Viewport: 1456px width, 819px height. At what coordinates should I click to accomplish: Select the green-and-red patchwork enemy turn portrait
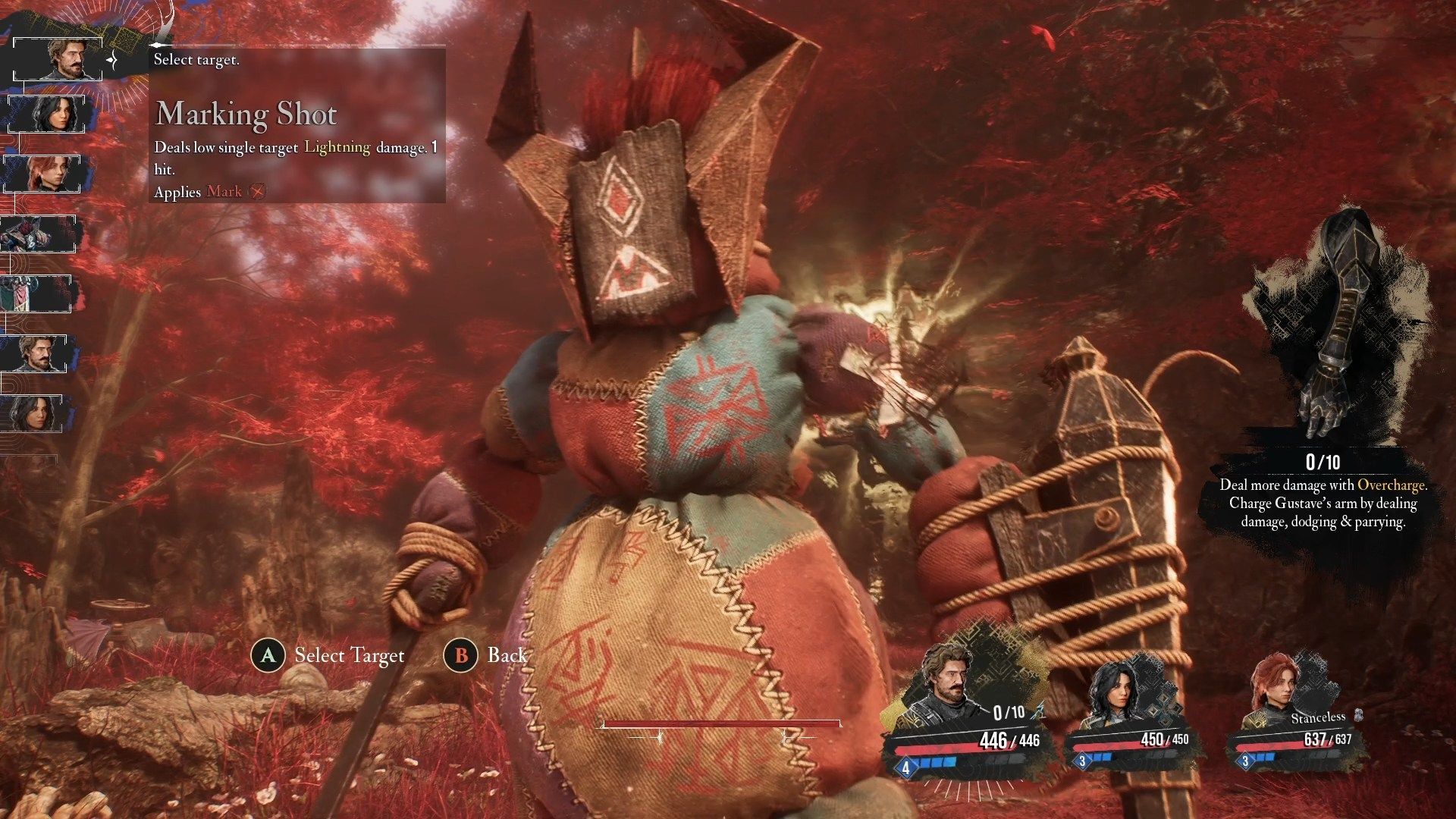pos(36,293)
